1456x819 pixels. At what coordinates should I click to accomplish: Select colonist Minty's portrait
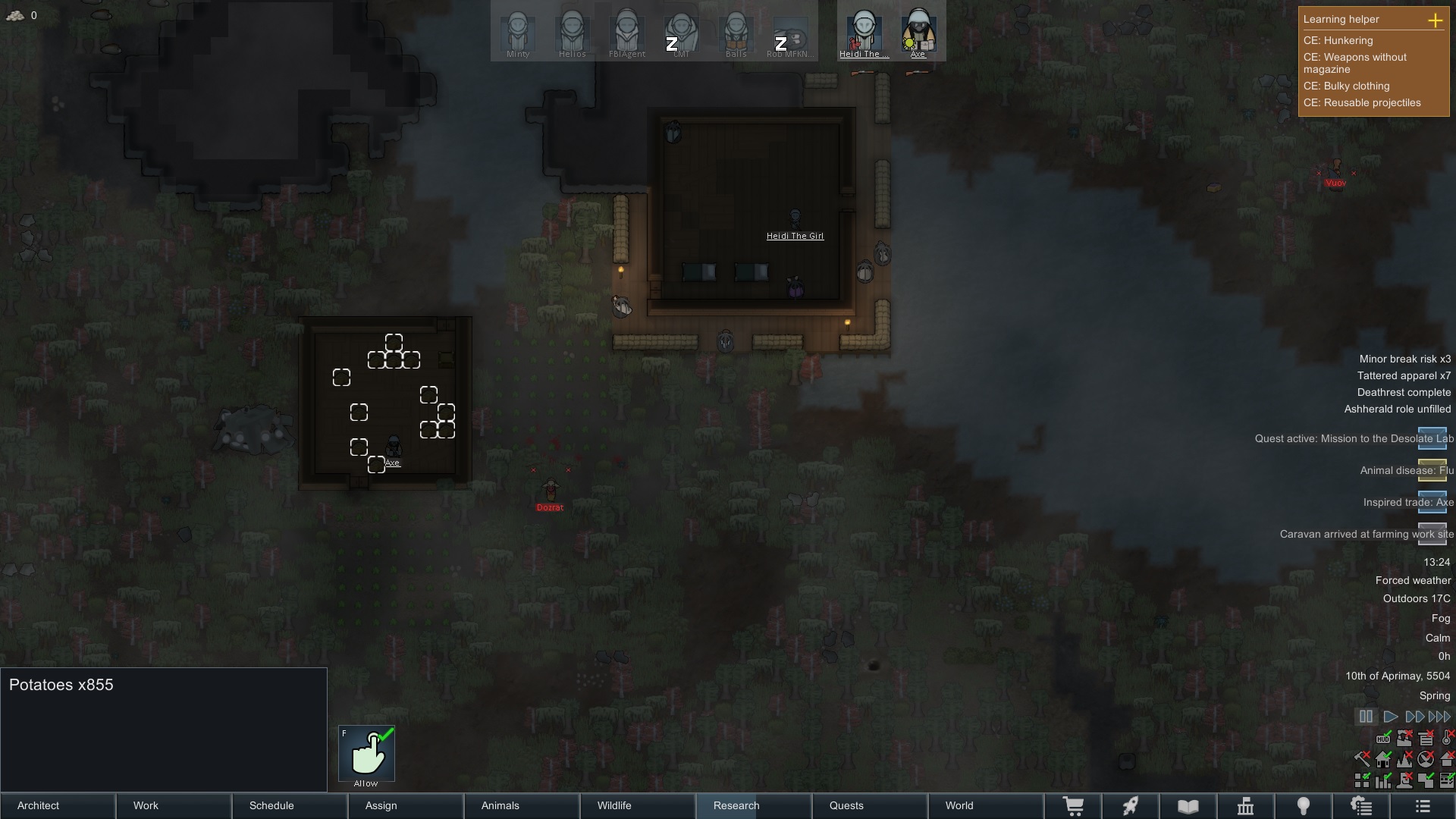[x=518, y=33]
